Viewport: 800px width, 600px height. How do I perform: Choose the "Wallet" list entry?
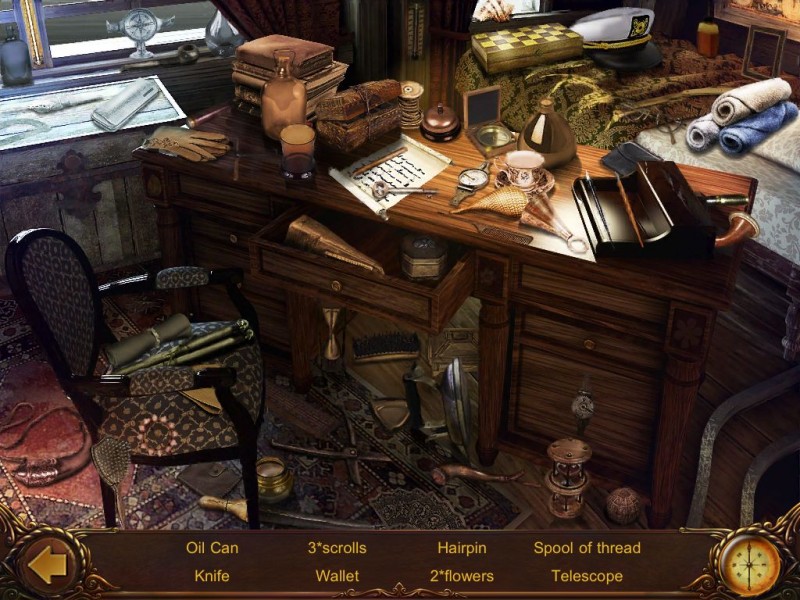point(337,576)
